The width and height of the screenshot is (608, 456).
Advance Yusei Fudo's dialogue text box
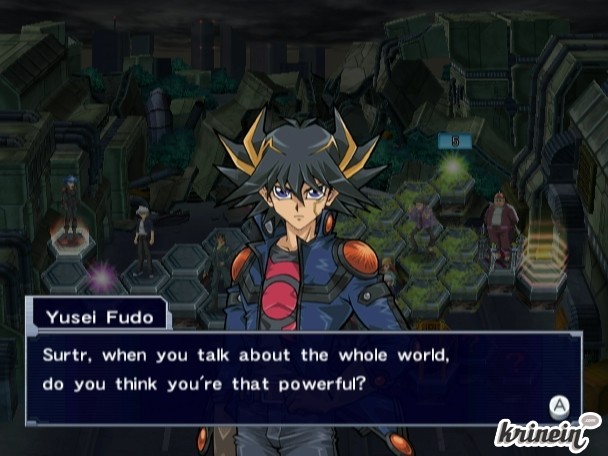558,405
